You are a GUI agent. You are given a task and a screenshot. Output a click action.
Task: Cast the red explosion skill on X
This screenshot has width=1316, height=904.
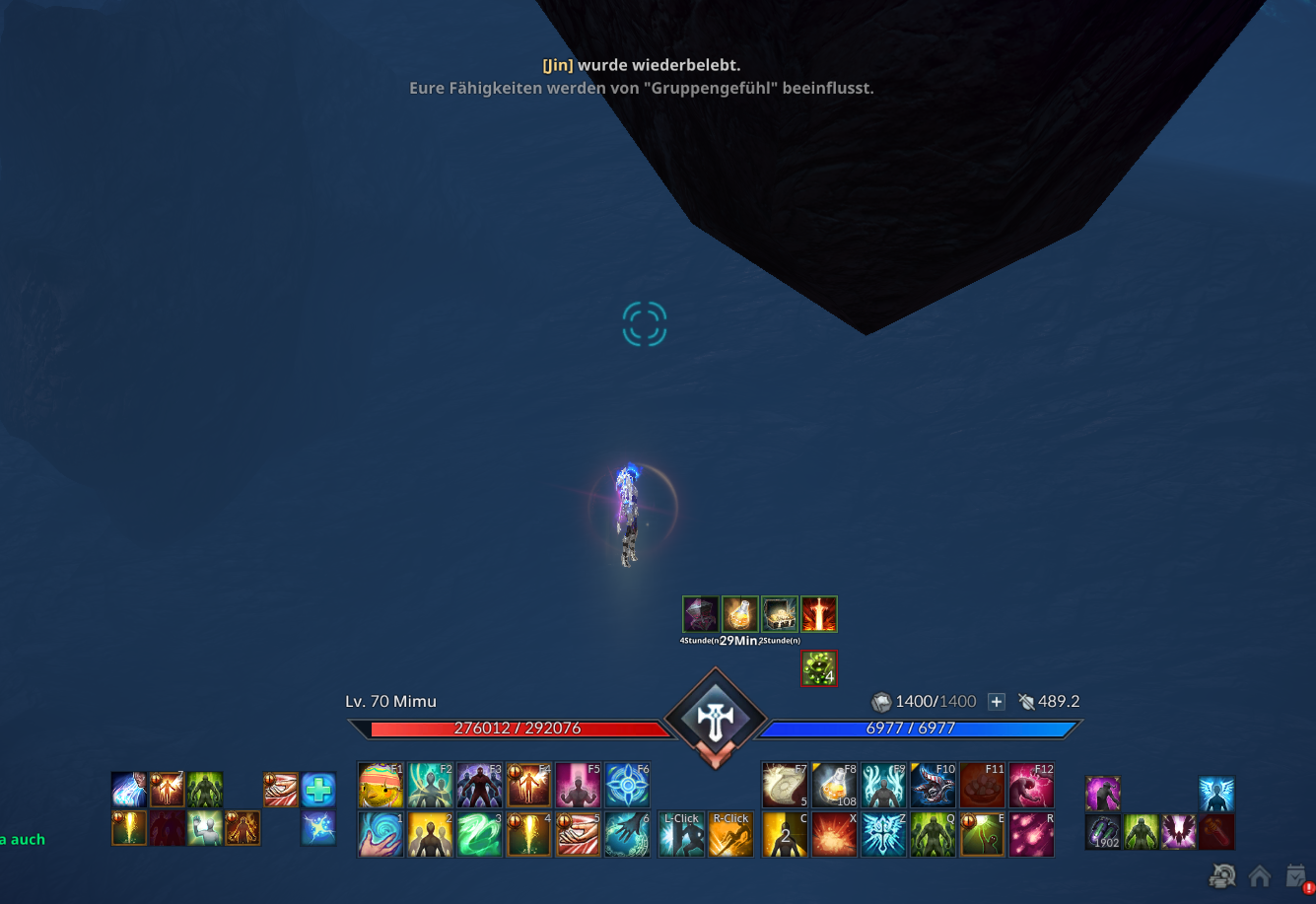(834, 834)
